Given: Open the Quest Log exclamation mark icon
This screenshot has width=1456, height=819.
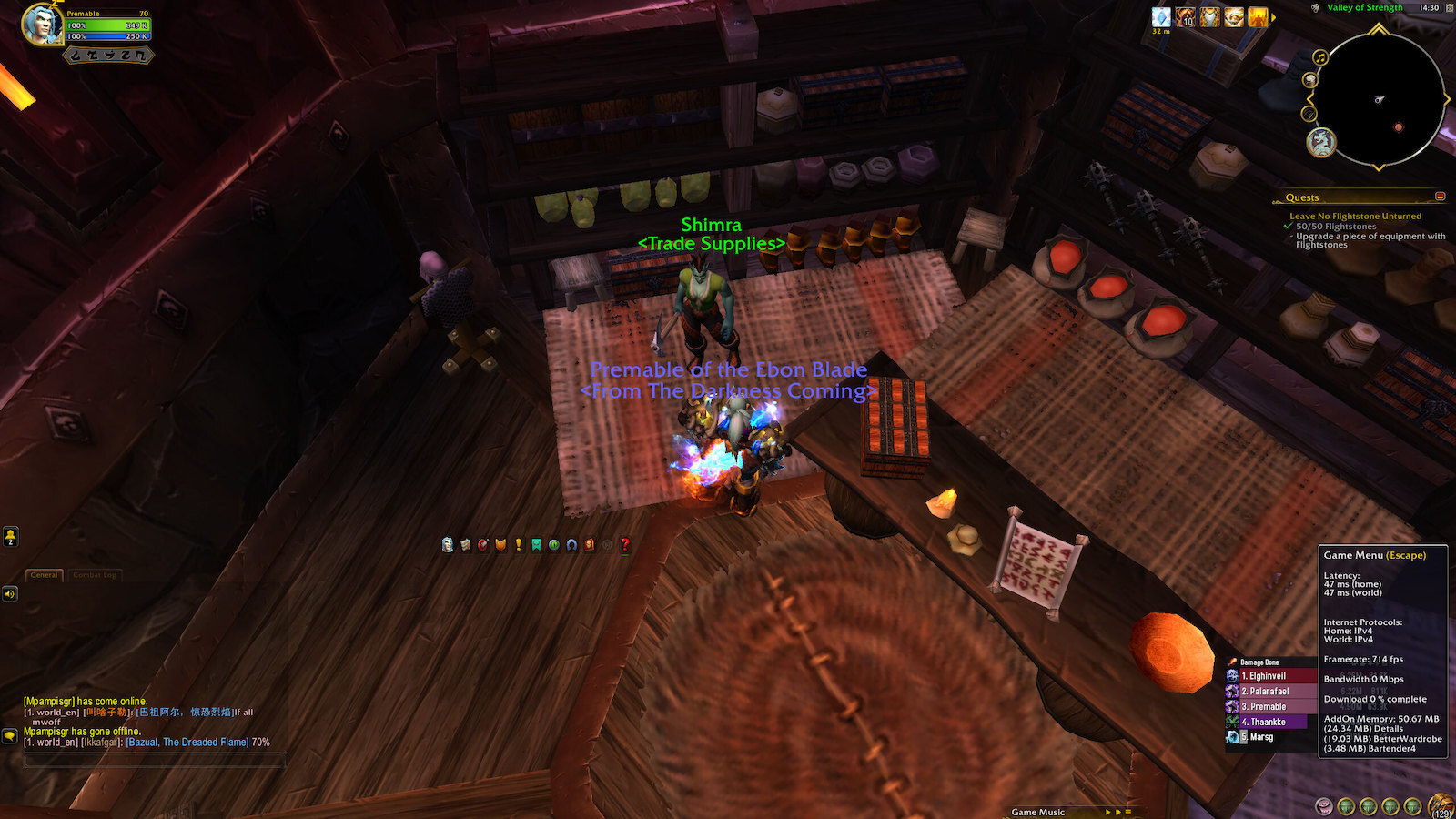Looking at the screenshot, I should (x=519, y=544).
